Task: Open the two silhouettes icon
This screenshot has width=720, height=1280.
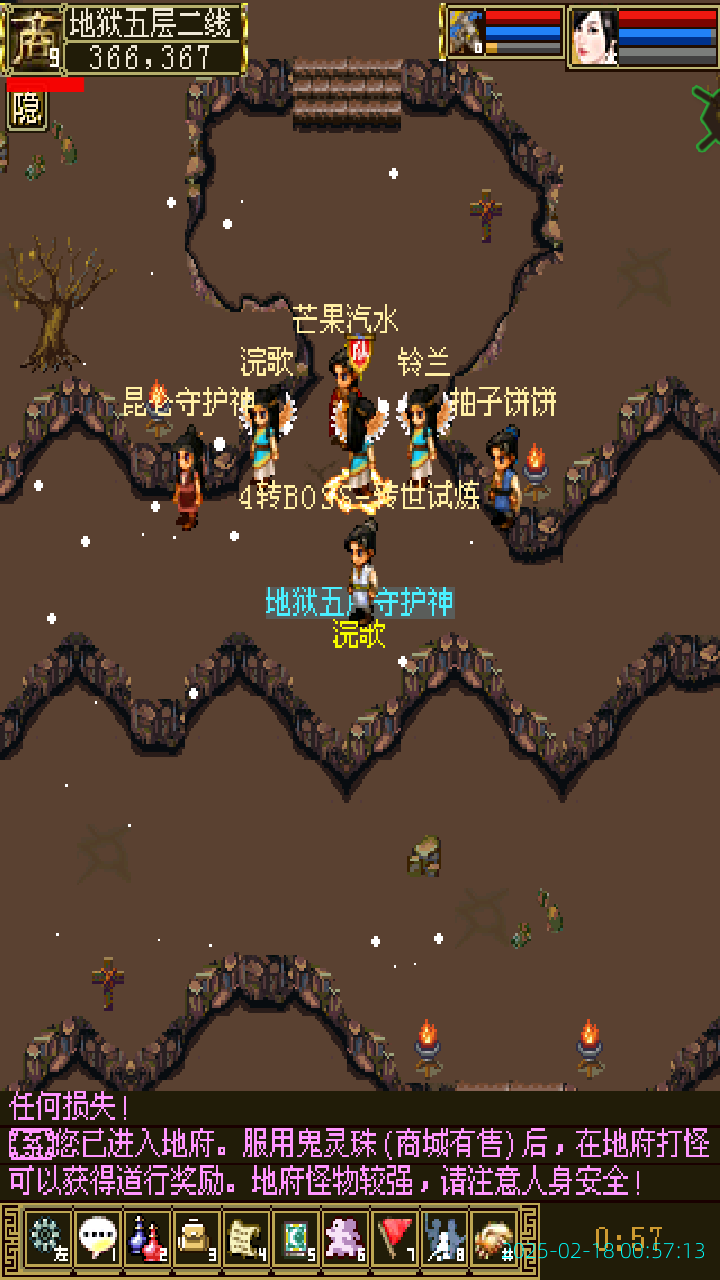Action: (x=445, y=1237)
